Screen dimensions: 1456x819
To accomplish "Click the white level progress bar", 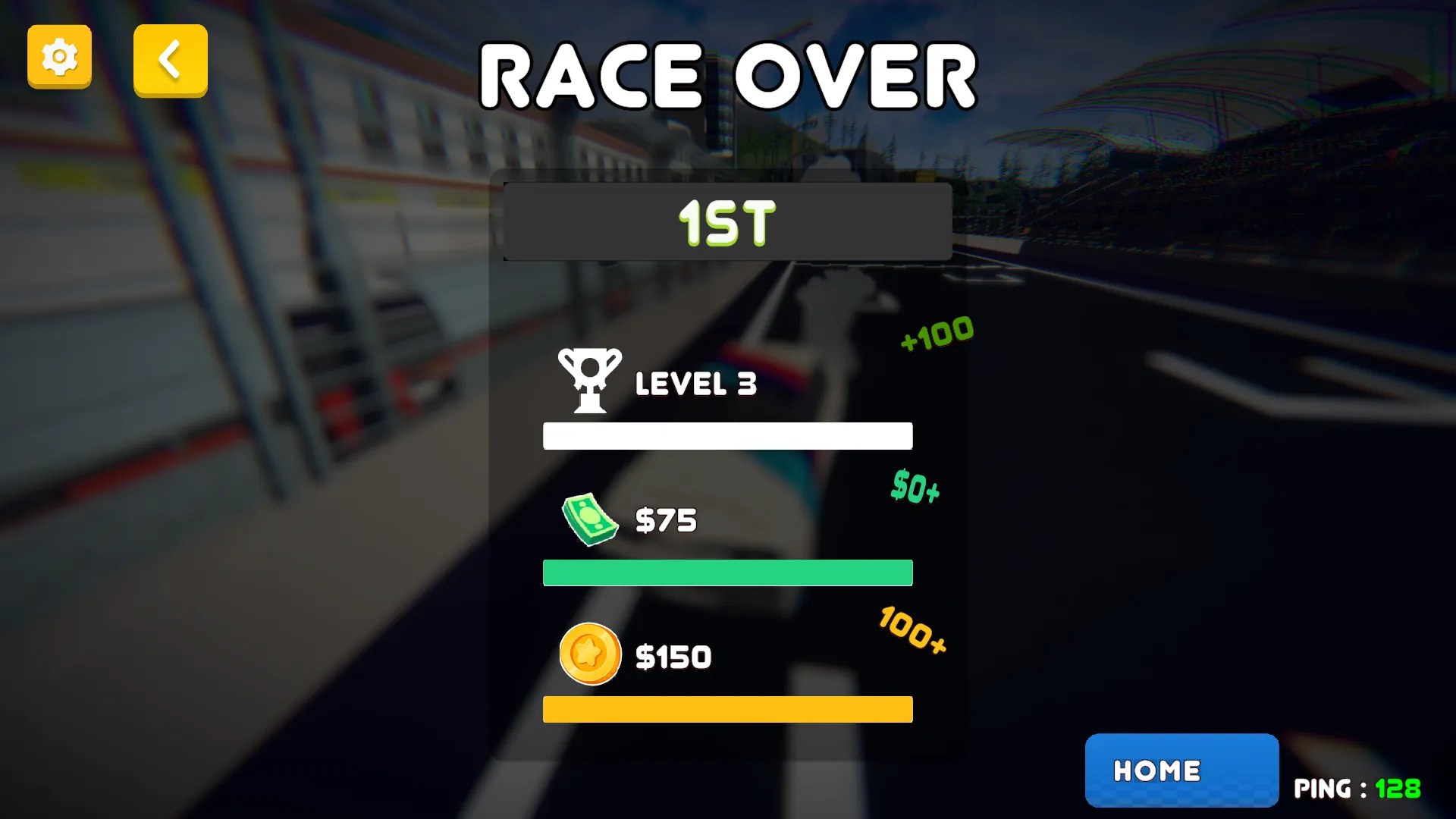I will [727, 436].
